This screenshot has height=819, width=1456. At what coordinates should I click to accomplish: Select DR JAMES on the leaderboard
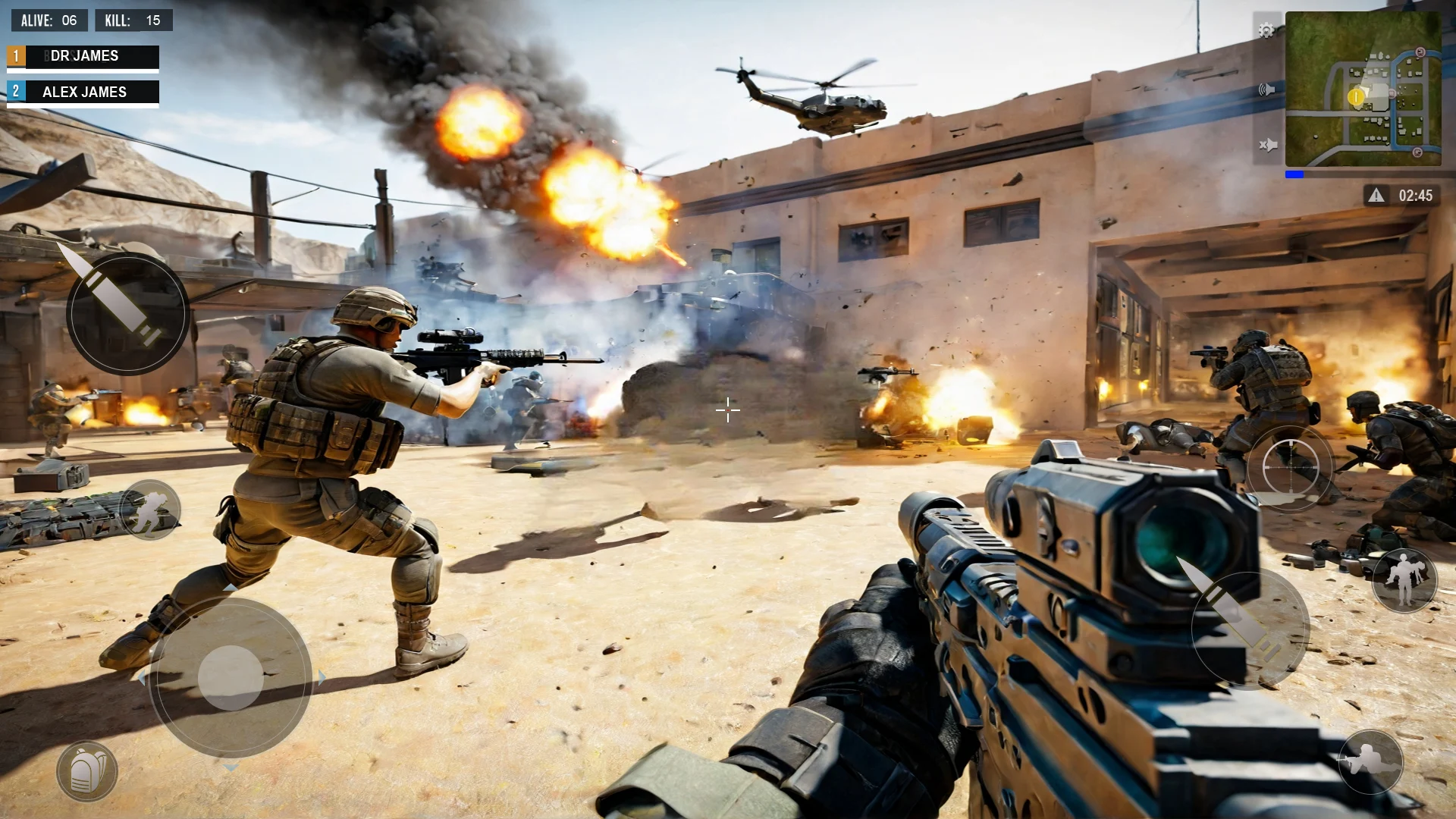(x=83, y=56)
